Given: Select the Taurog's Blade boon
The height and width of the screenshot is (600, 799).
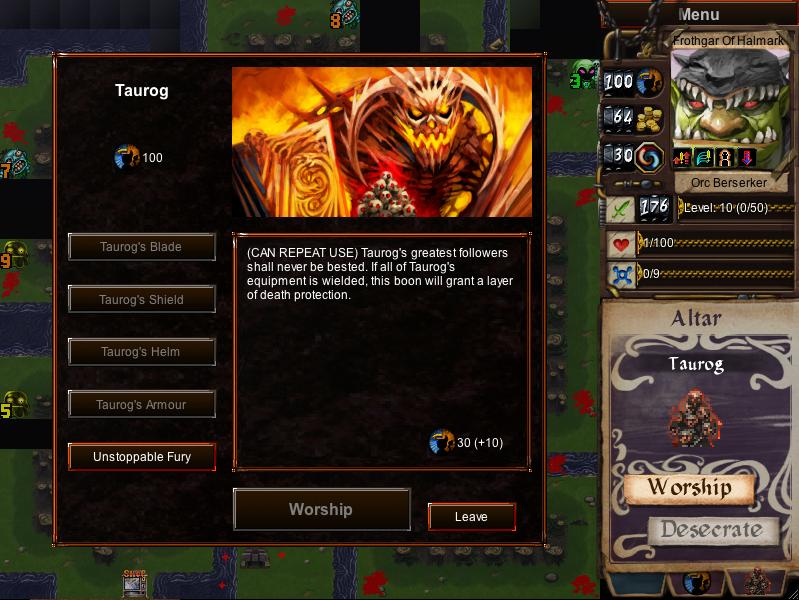Looking at the screenshot, I should (x=141, y=247).
